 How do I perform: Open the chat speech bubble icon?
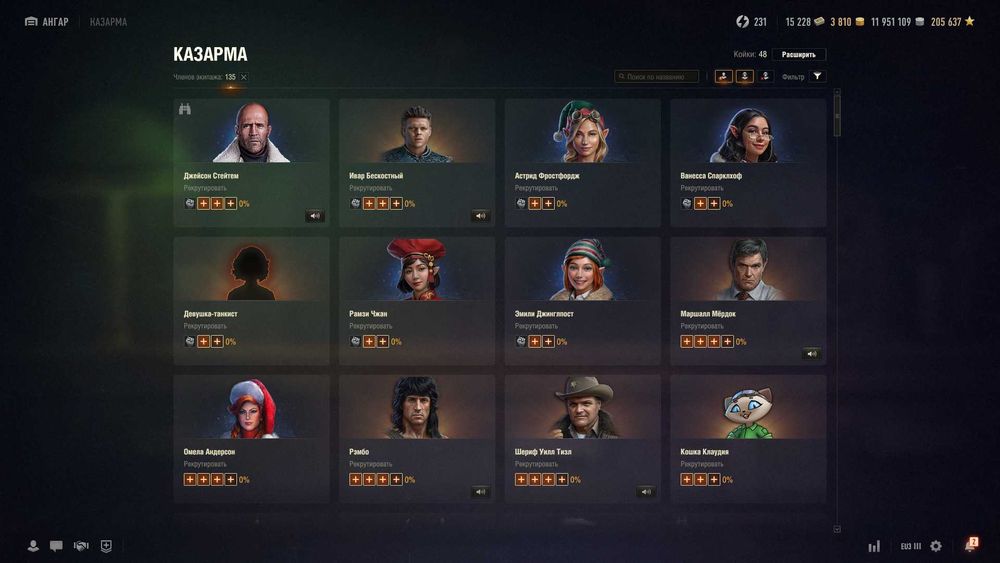pyautogui.click(x=56, y=546)
